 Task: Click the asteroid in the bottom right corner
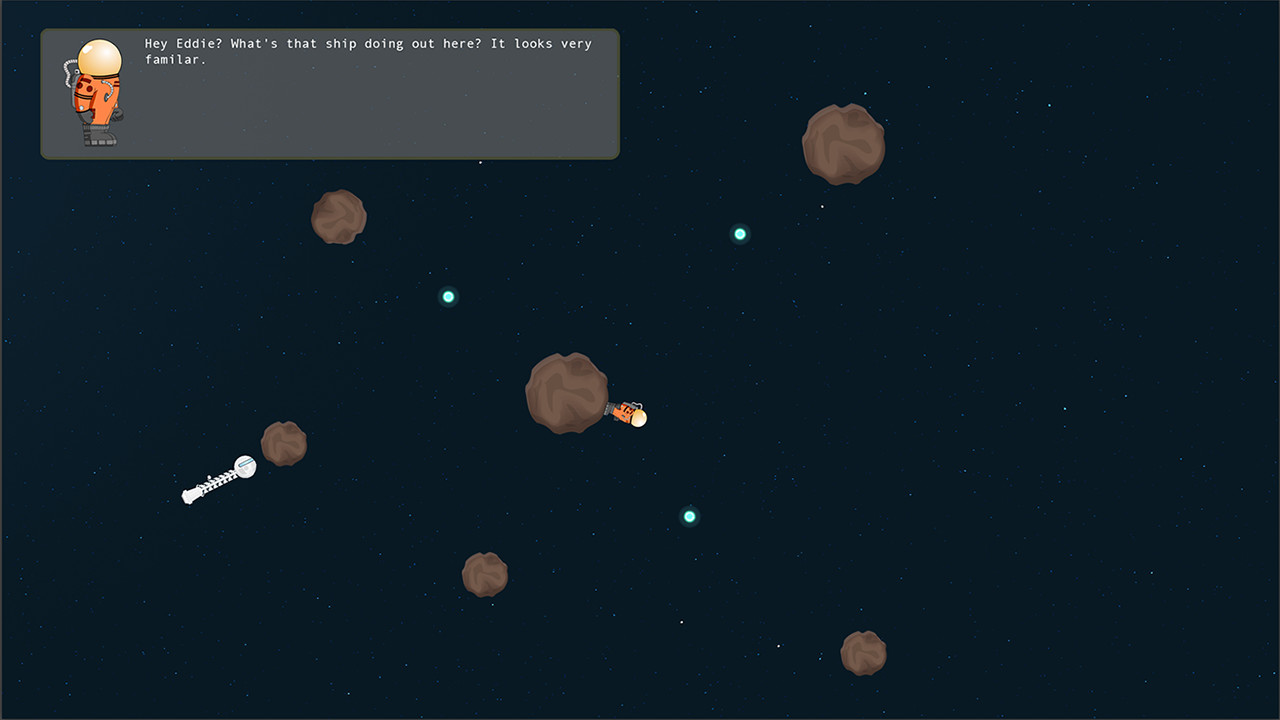click(x=863, y=651)
